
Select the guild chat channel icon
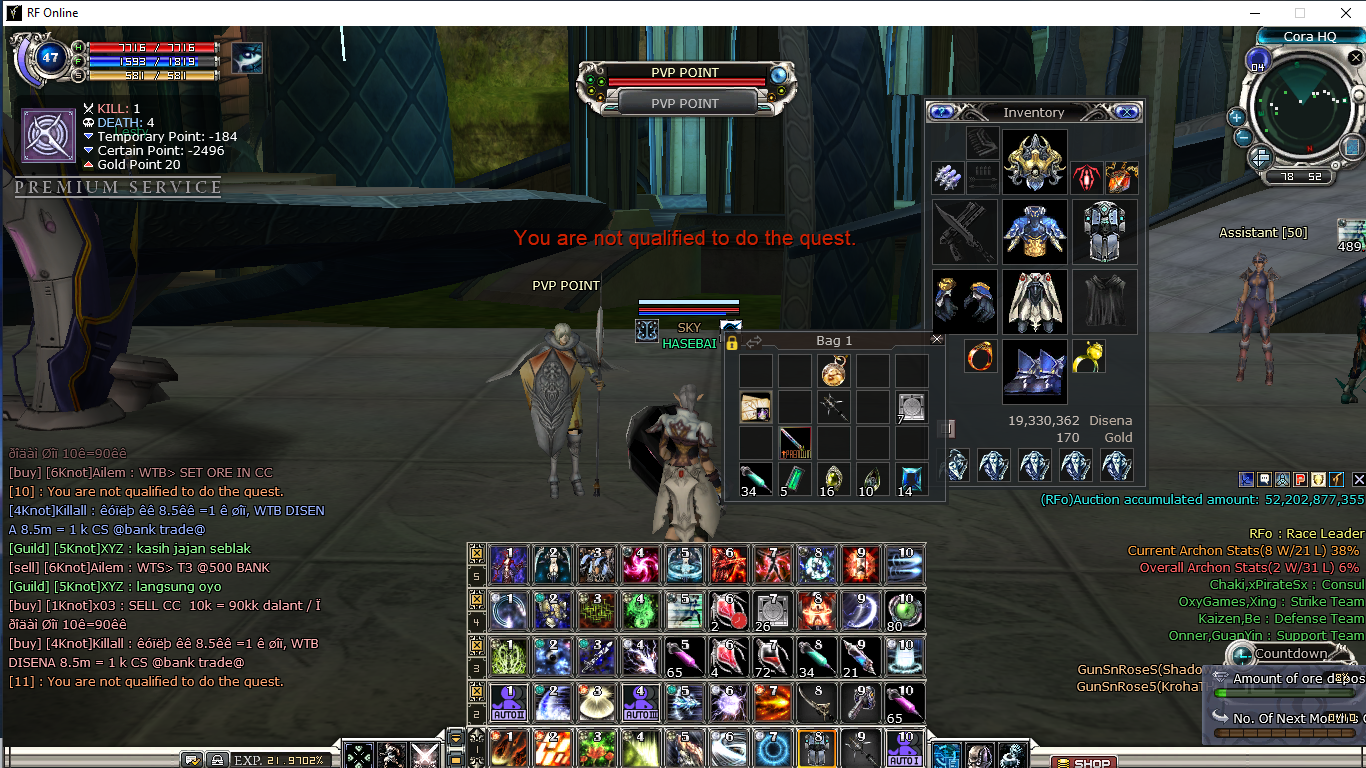tap(1282, 480)
